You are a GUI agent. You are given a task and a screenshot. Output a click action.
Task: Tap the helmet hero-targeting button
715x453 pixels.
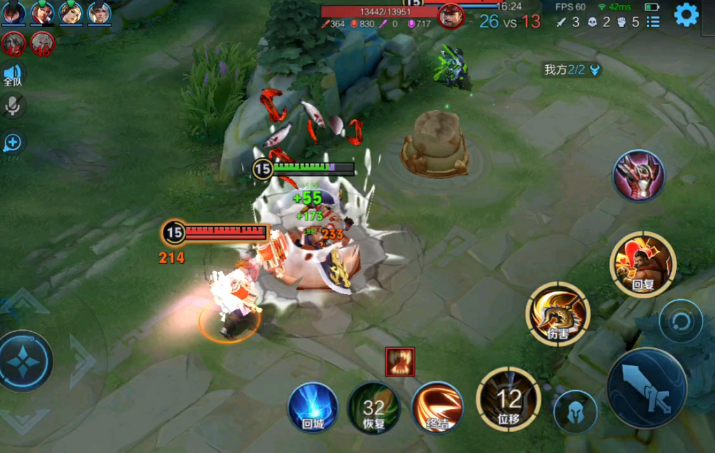tap(575, 411)
